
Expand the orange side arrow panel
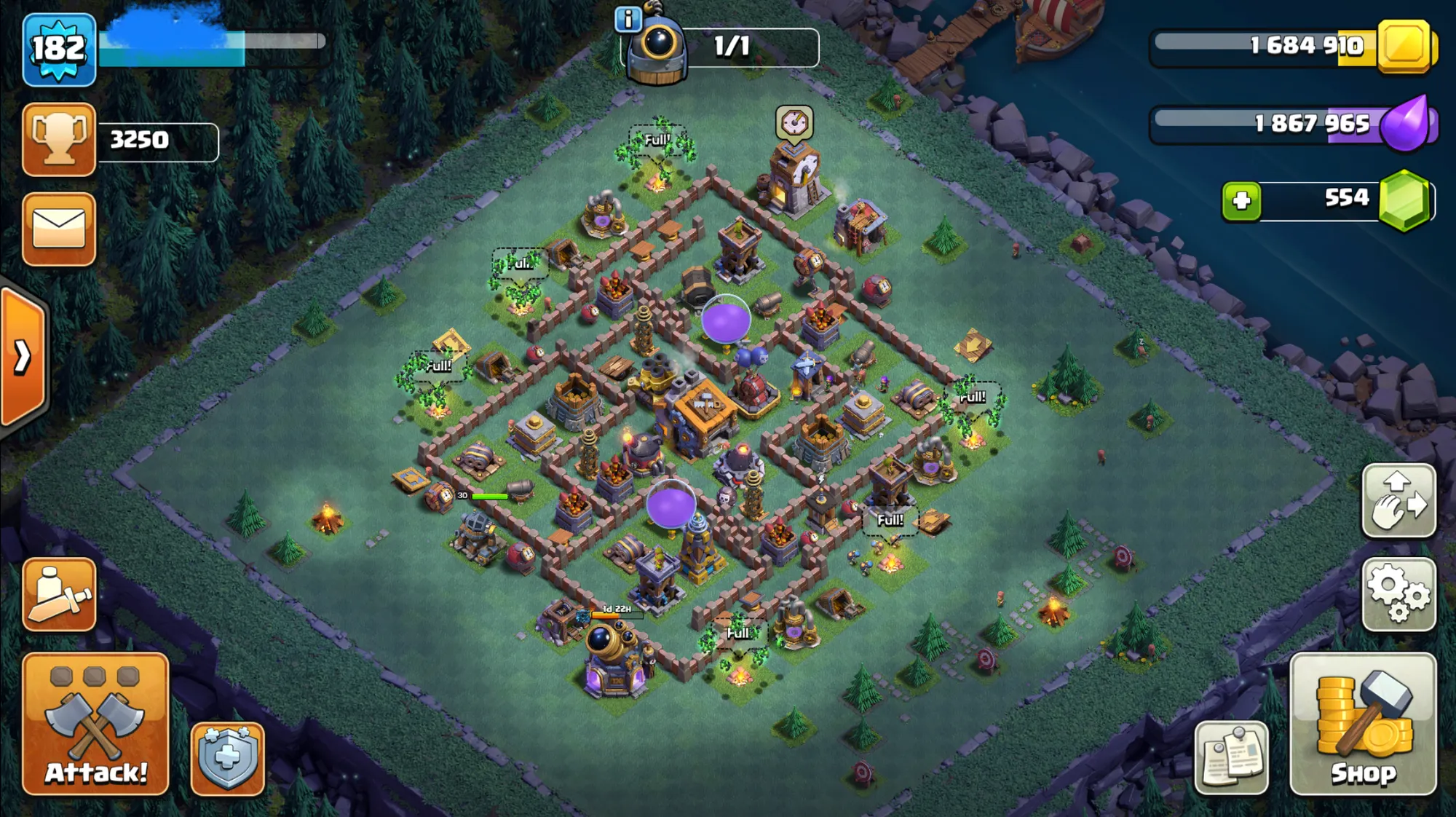click(23, 357)
